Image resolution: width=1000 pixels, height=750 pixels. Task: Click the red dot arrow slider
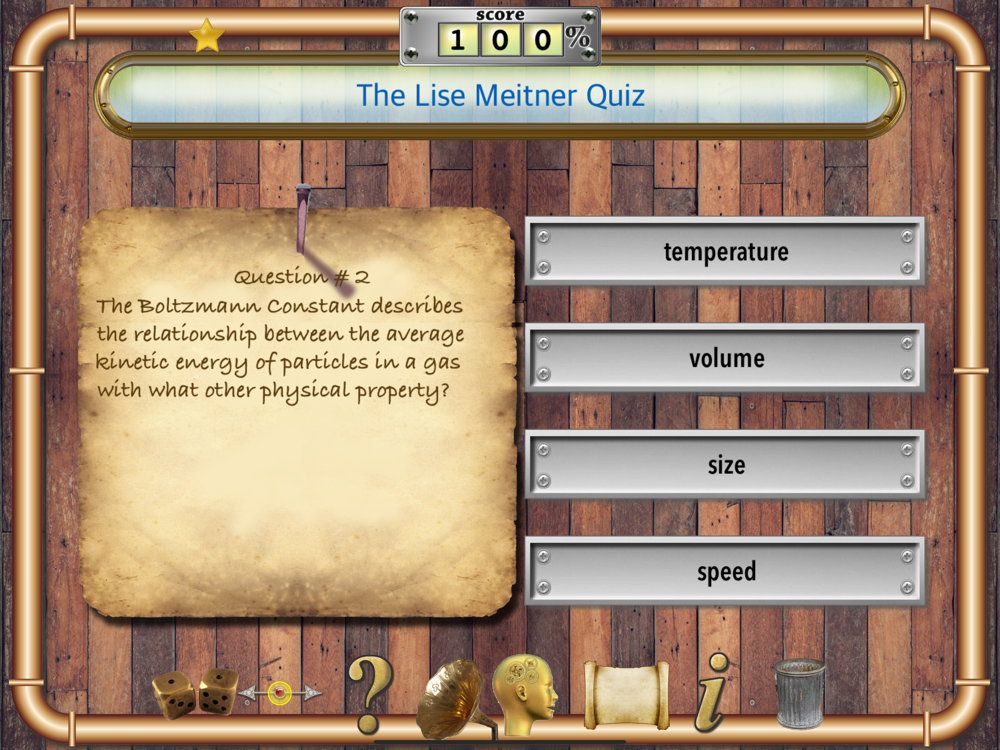pyautogui.click(x=280, y=692)
